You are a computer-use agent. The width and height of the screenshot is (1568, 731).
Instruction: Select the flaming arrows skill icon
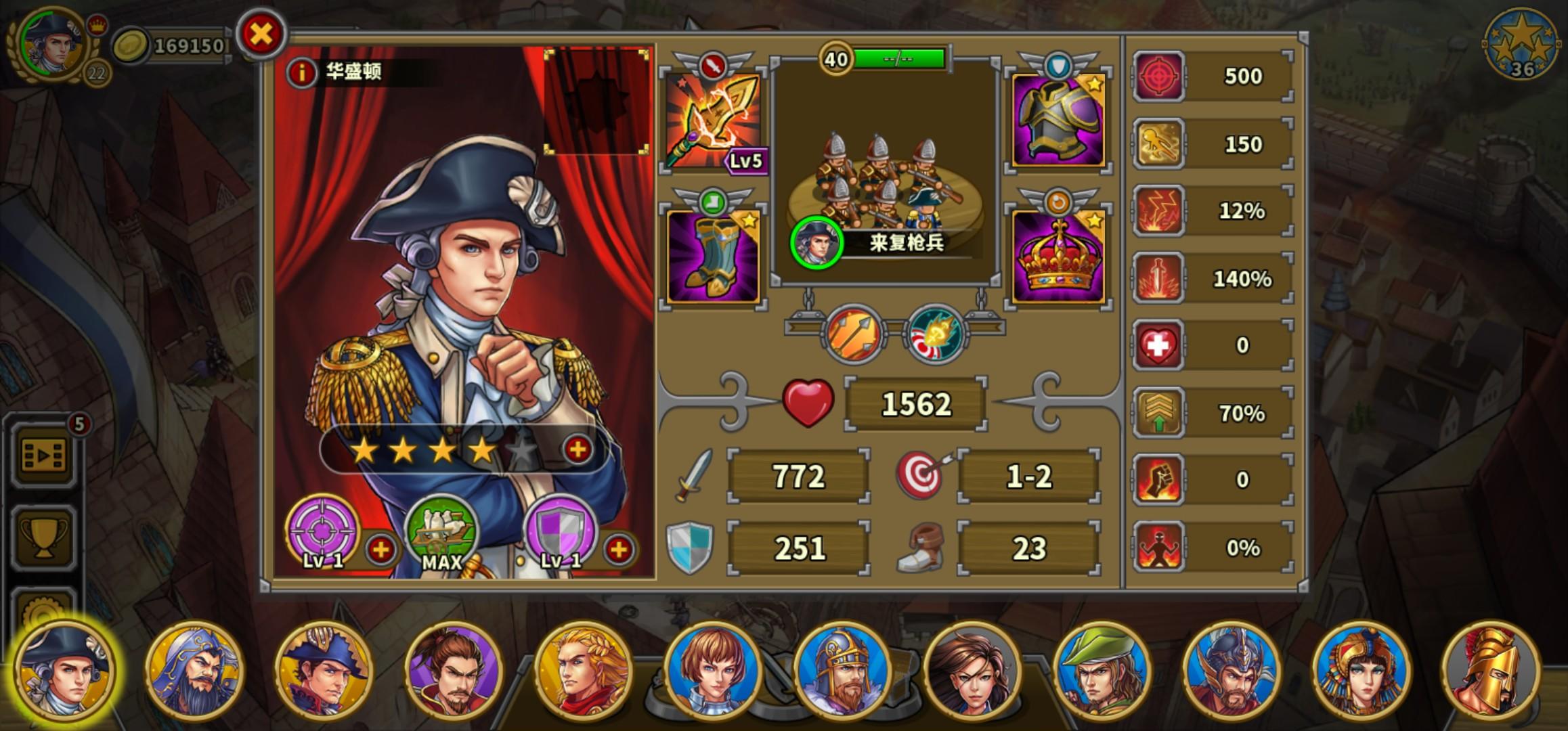pos(852,334)
